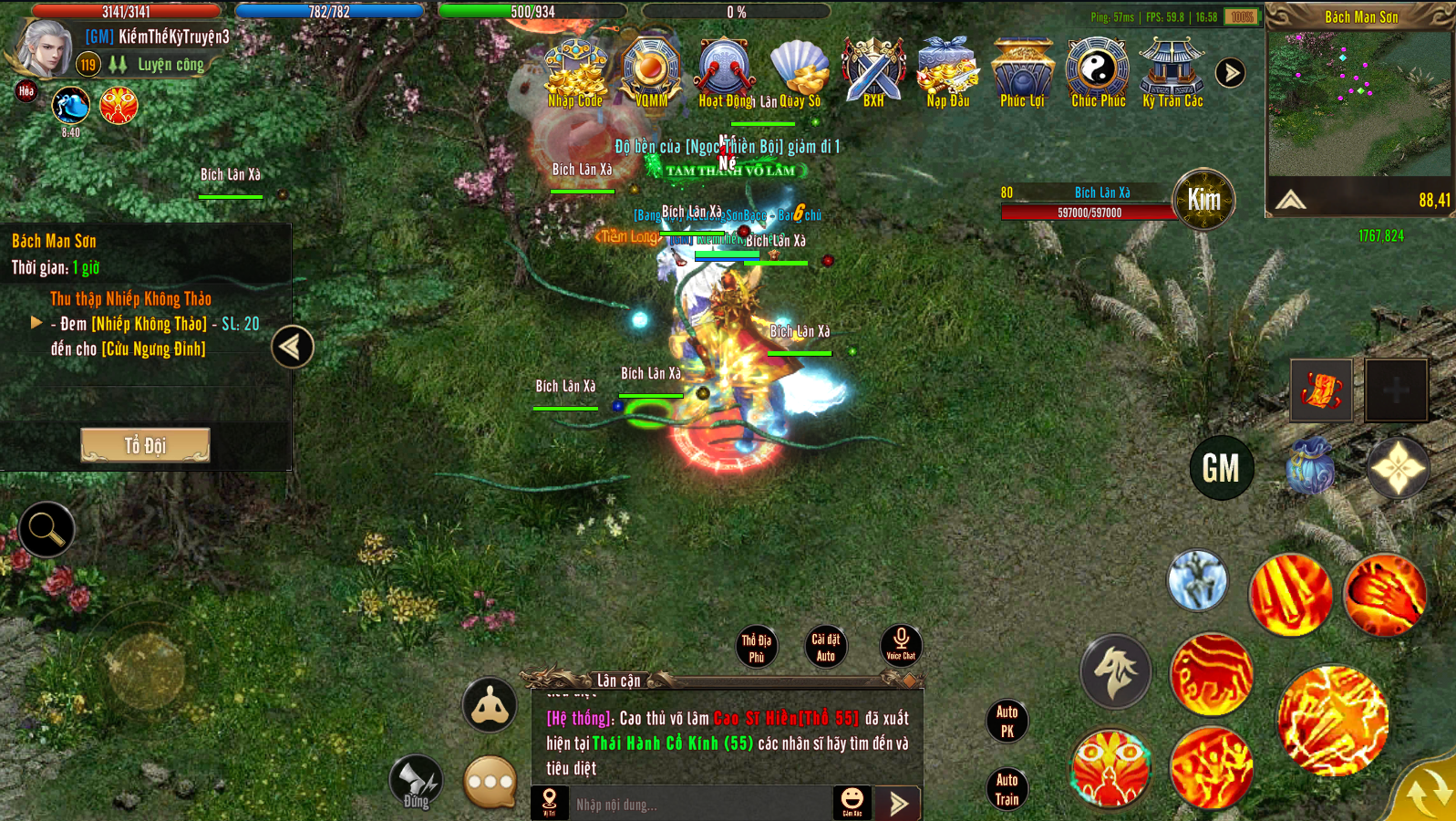The width and height of the screenshot is (1456, 821).
Task: Toggle Auto PK mode
Action: coord(1007,721)
